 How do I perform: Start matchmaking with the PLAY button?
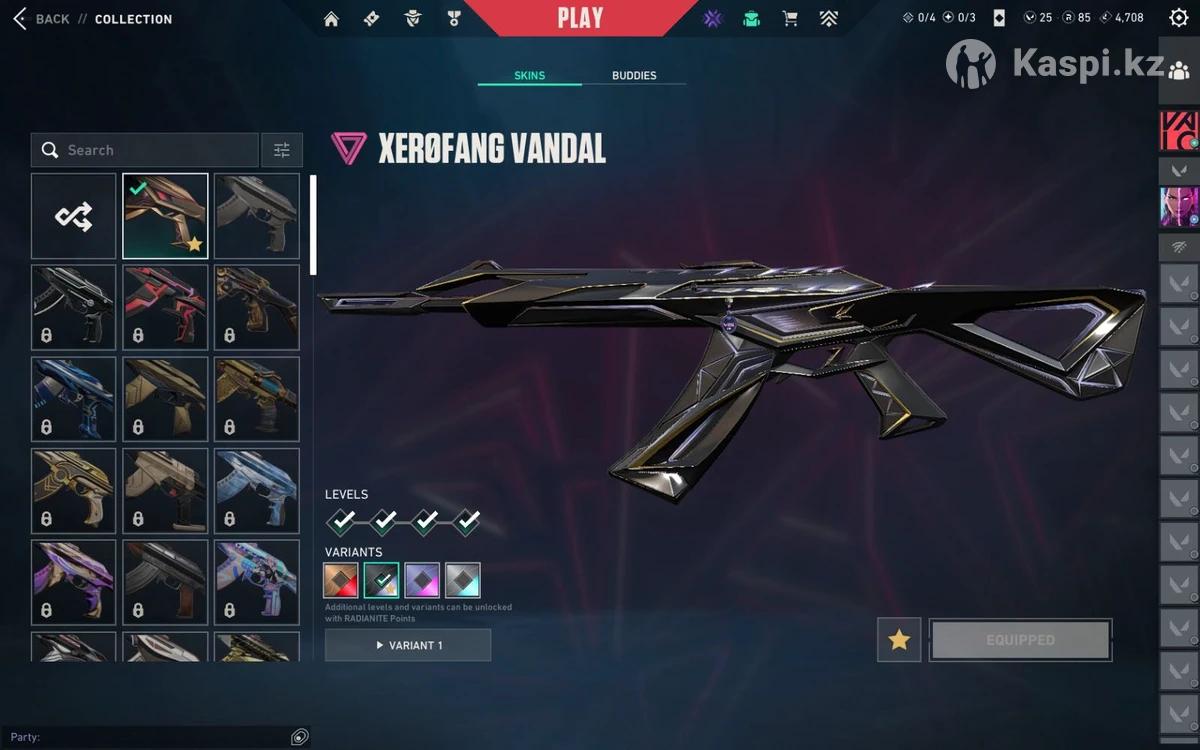point(580,18)
